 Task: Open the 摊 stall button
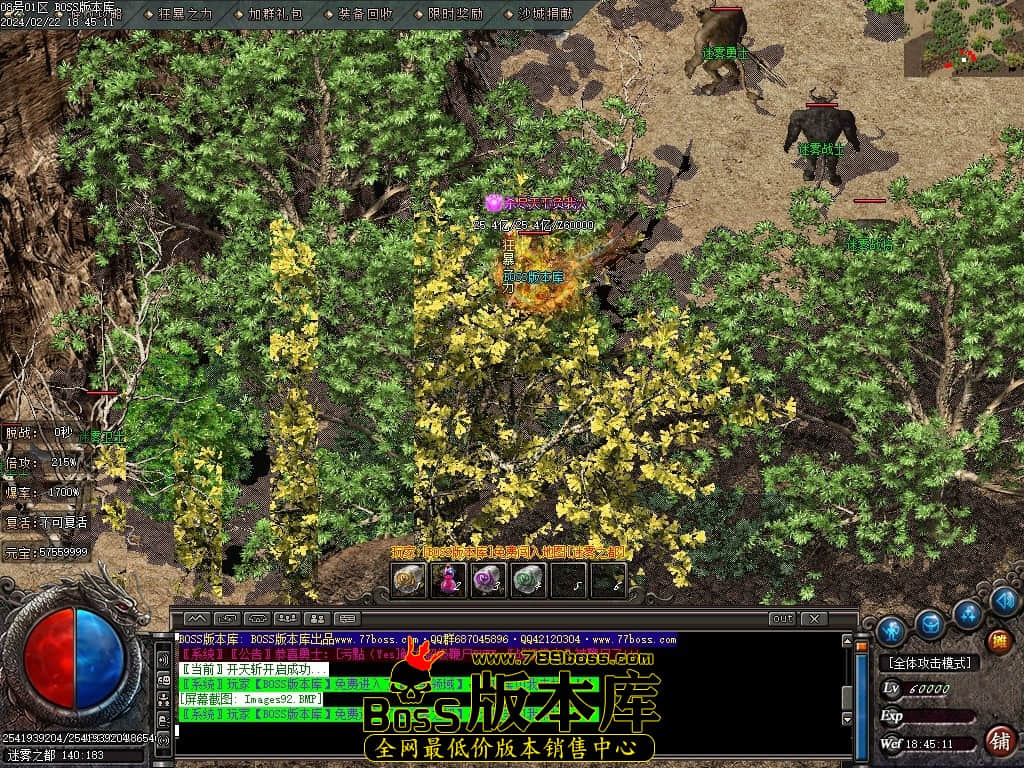[998, 641]
